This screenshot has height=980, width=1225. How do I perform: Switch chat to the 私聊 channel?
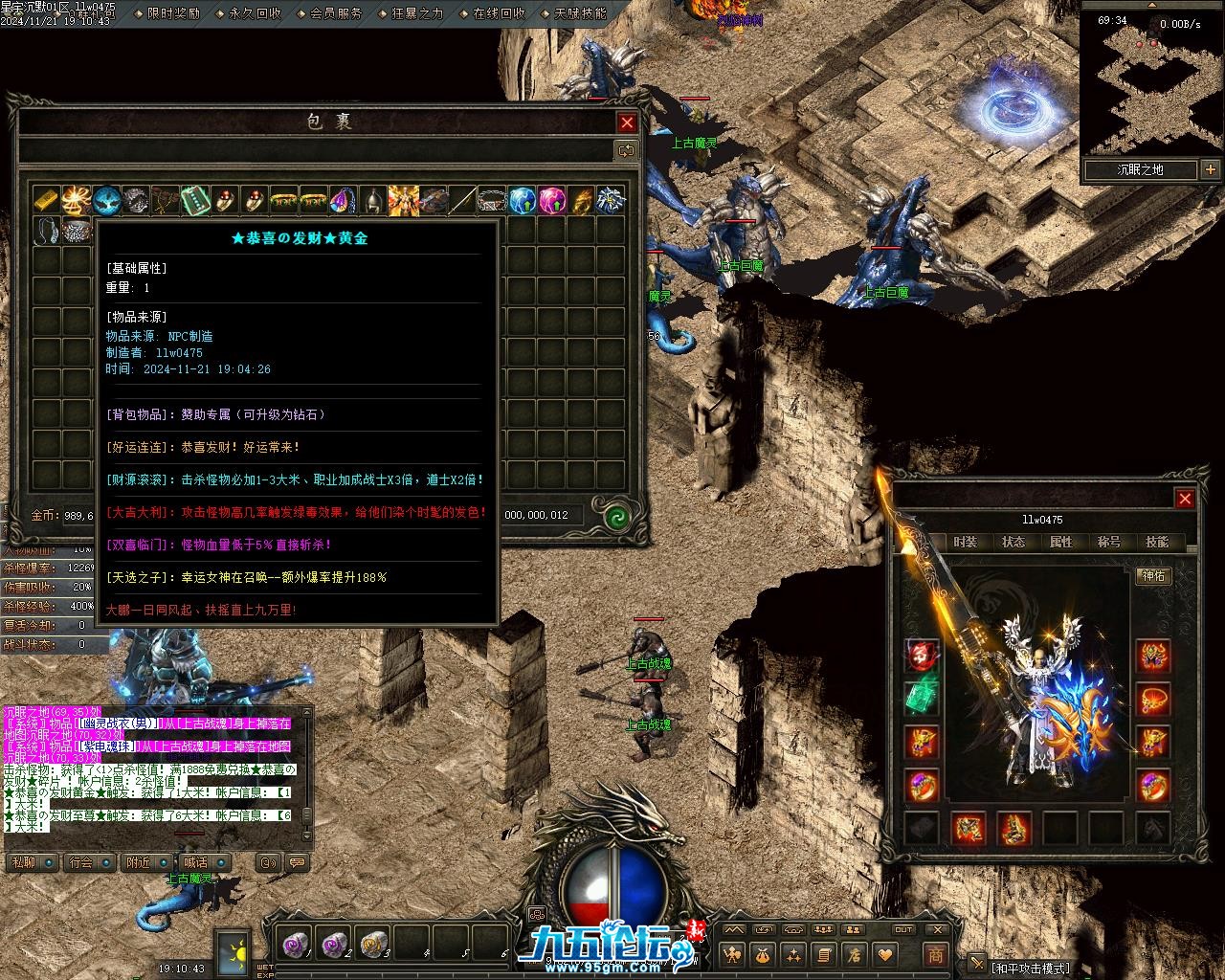[23, 862]
